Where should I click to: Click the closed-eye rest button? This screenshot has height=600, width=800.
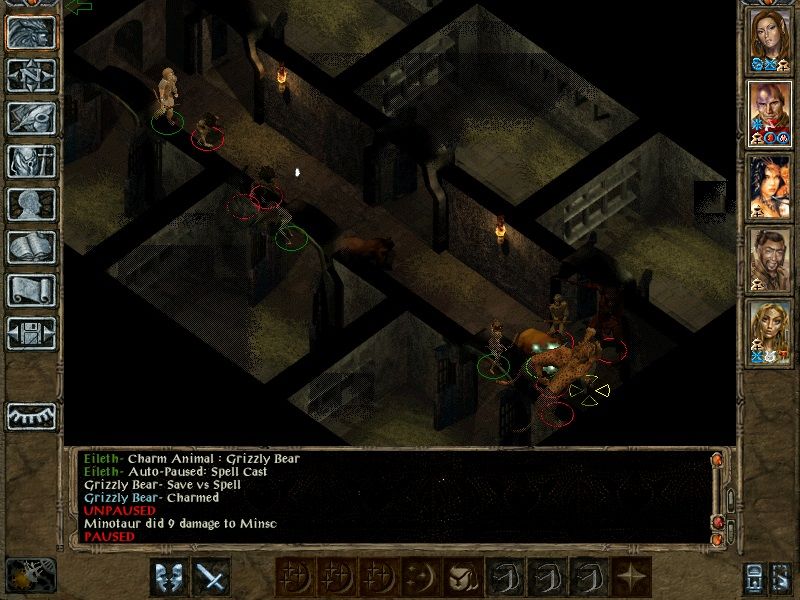point(31,415)
